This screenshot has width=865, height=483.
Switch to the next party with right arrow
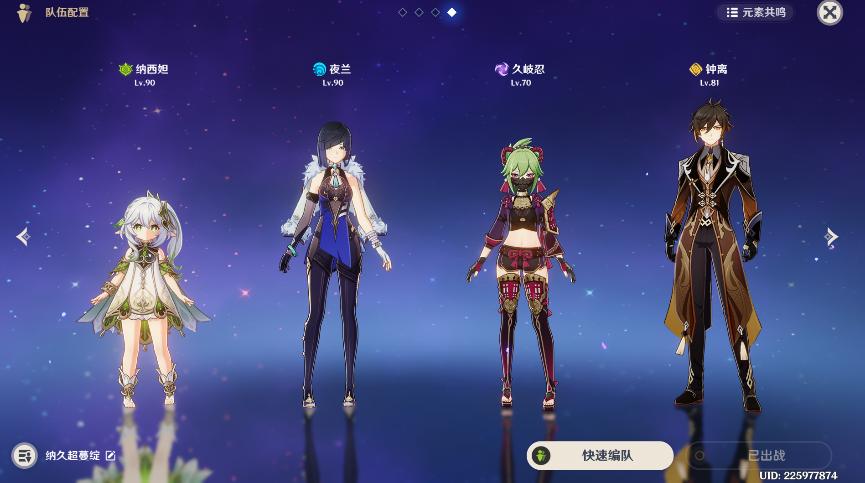pyautogui.click(x=831, y=236)
